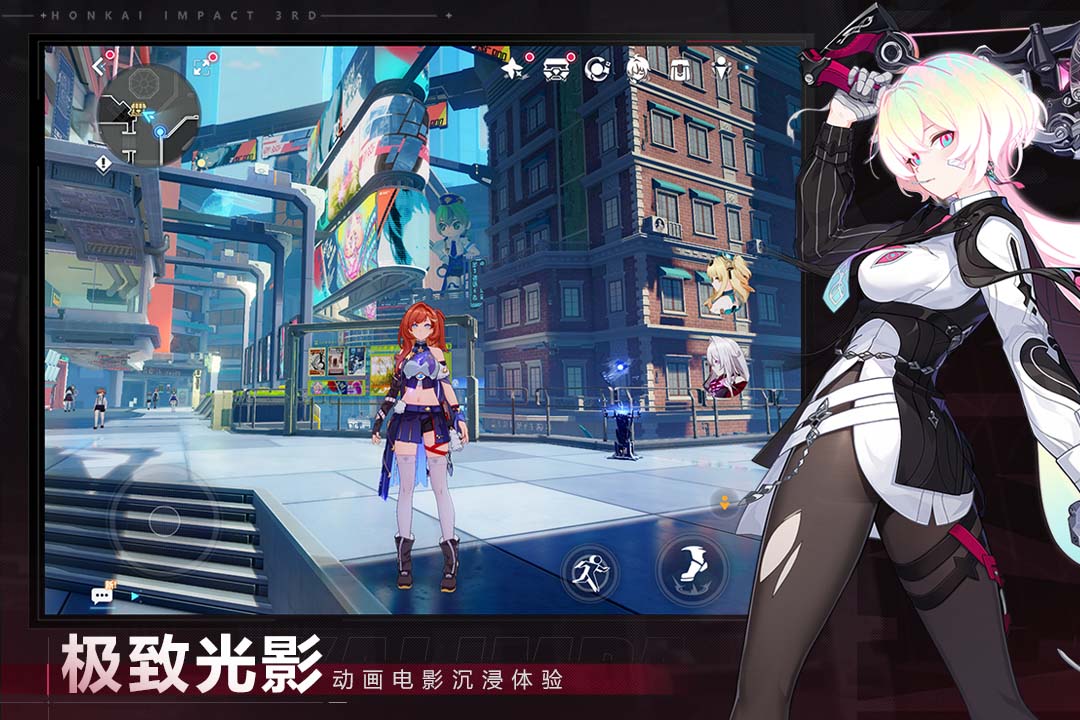
Task: Open the circular minimap
Action: 150,113
